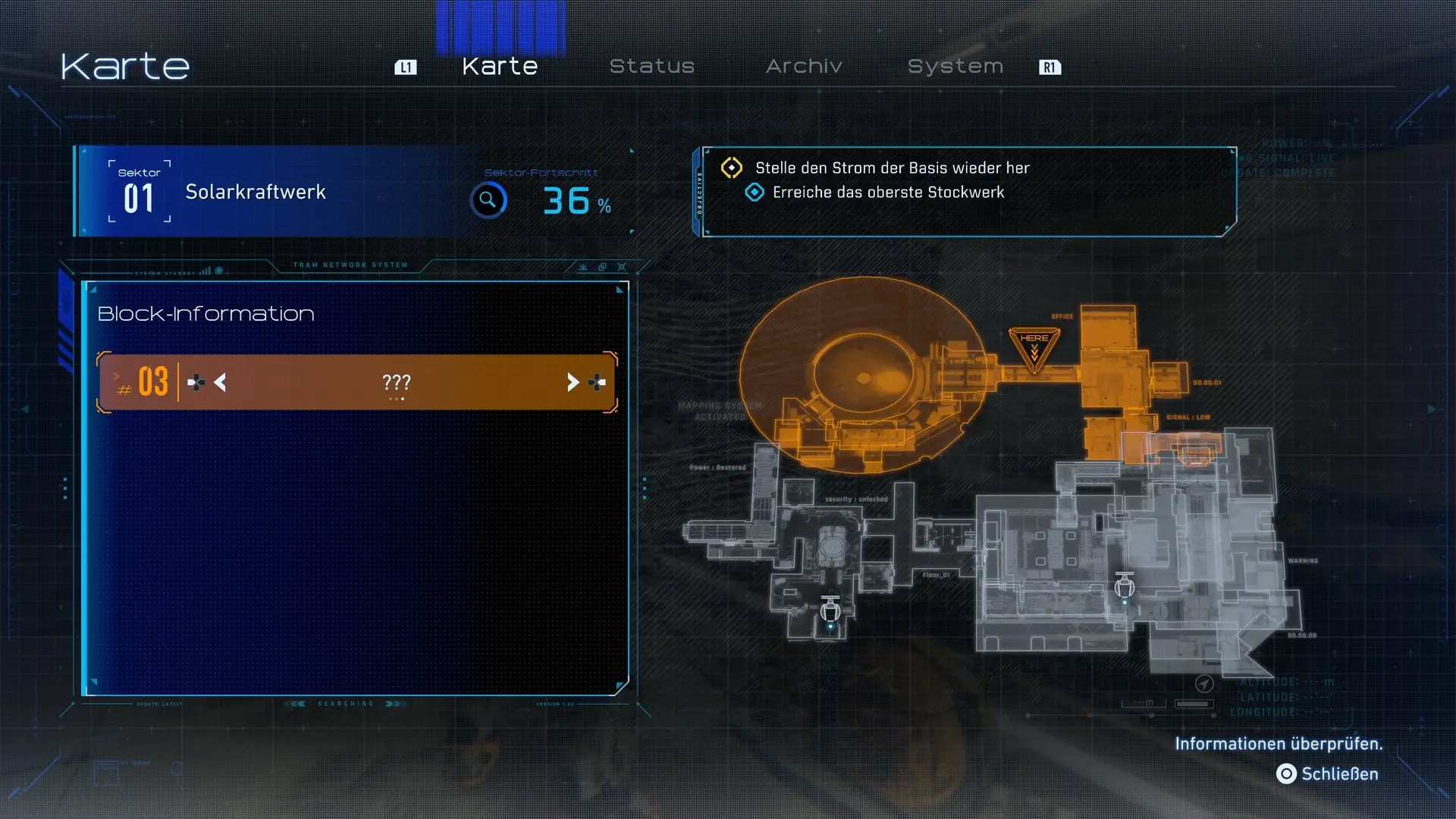Click the sector progress magnifier icon
Image resolution: width=1456 pixels, height=819 pixels.
pyautogui.click(x=488, y=200)
